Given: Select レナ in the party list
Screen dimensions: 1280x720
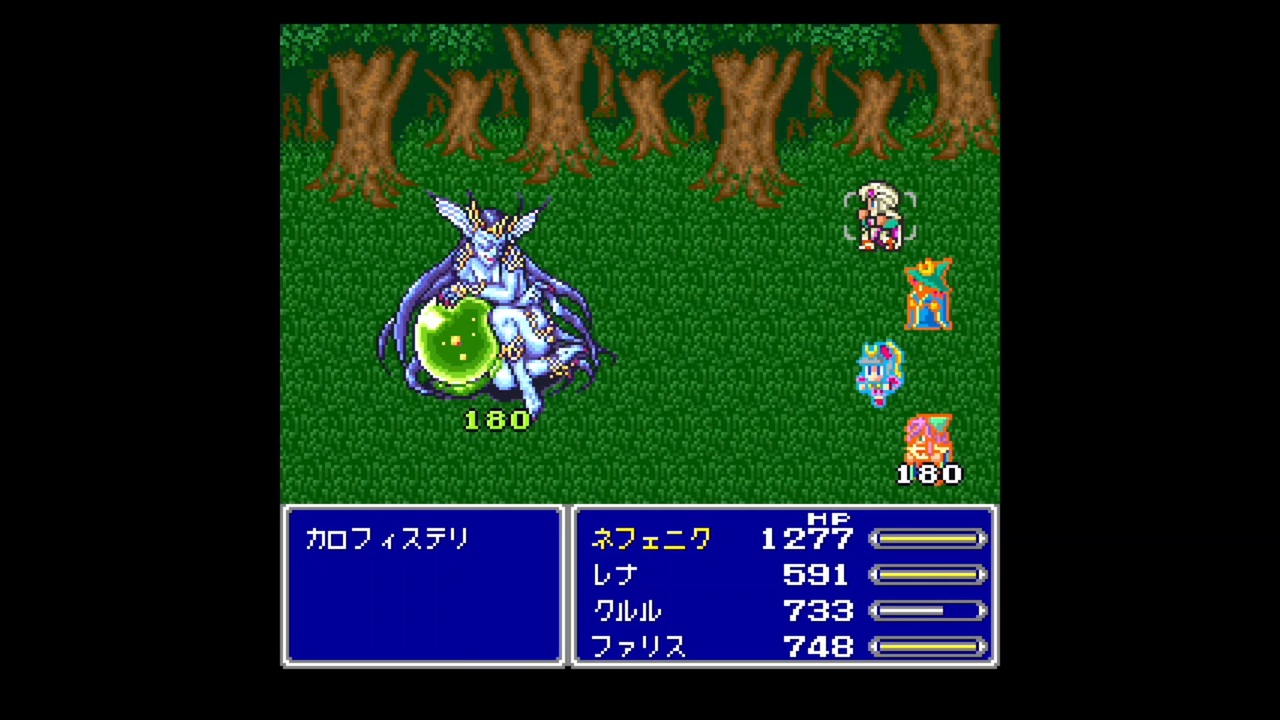Looking at the screenshot, I should (614, 575).
